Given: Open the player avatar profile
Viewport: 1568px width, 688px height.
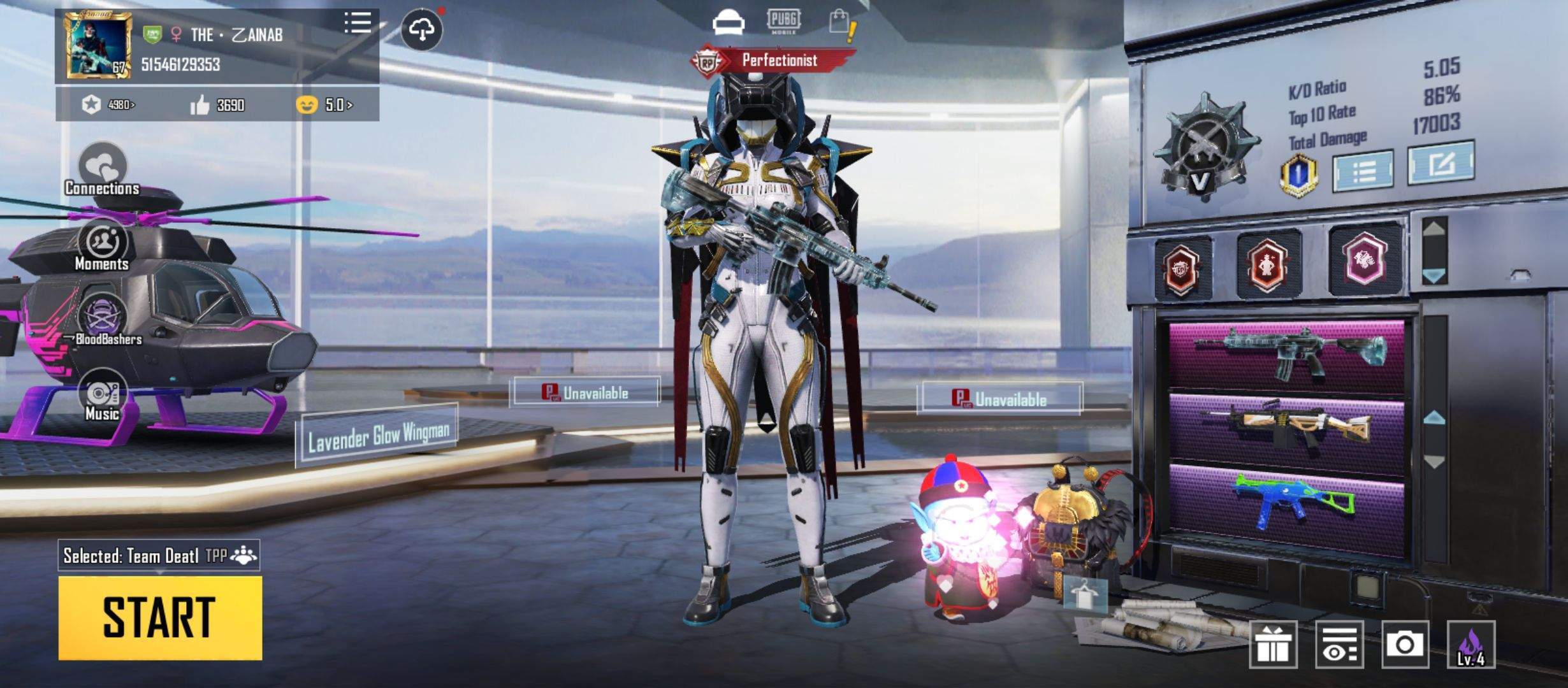Looking at the screenshot, I should coord(98,46).
